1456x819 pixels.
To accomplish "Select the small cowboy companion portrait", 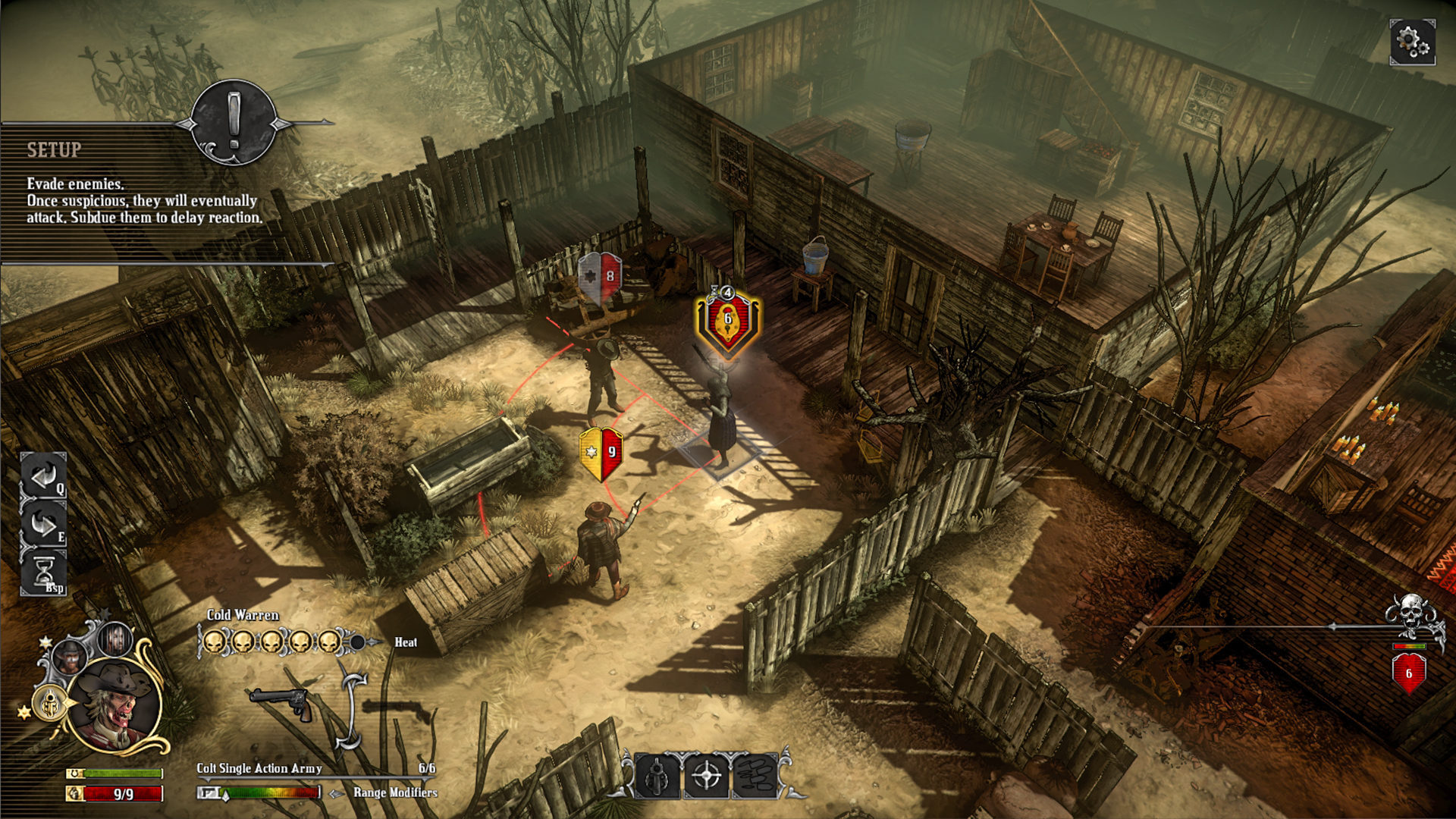I will point(68,656).
